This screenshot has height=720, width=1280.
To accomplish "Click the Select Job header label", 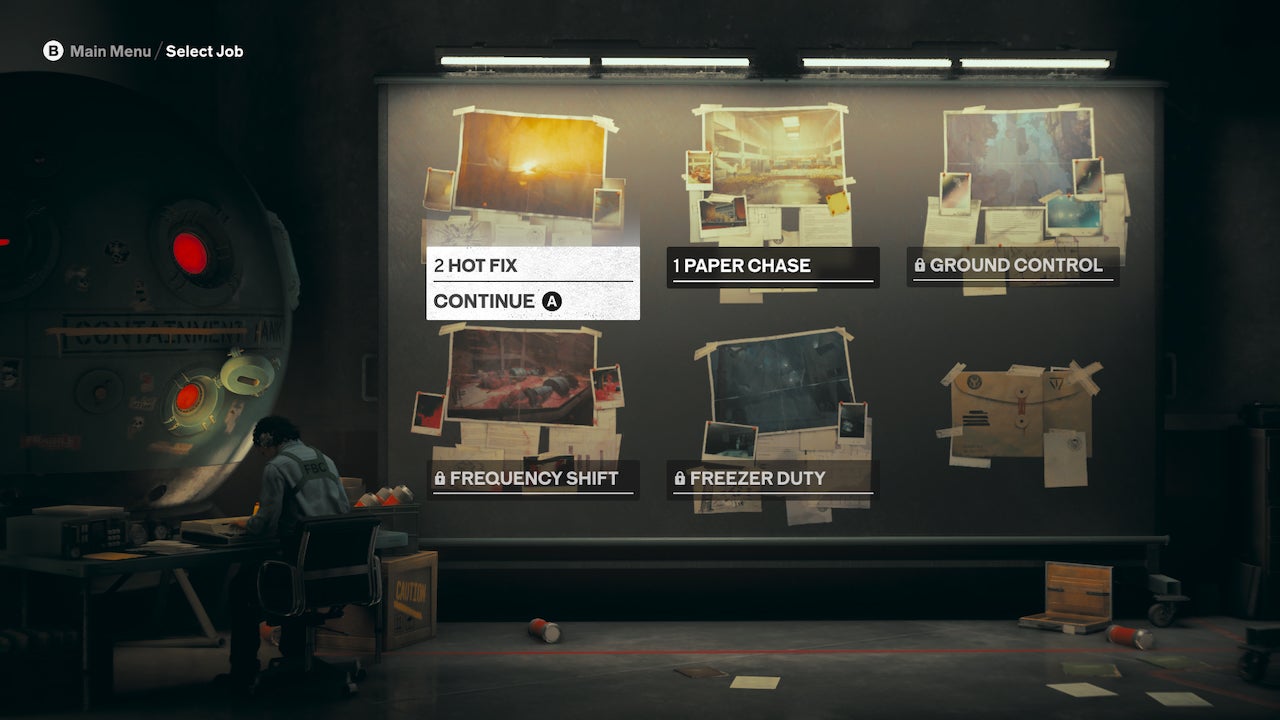I will (x=203, y=51).
